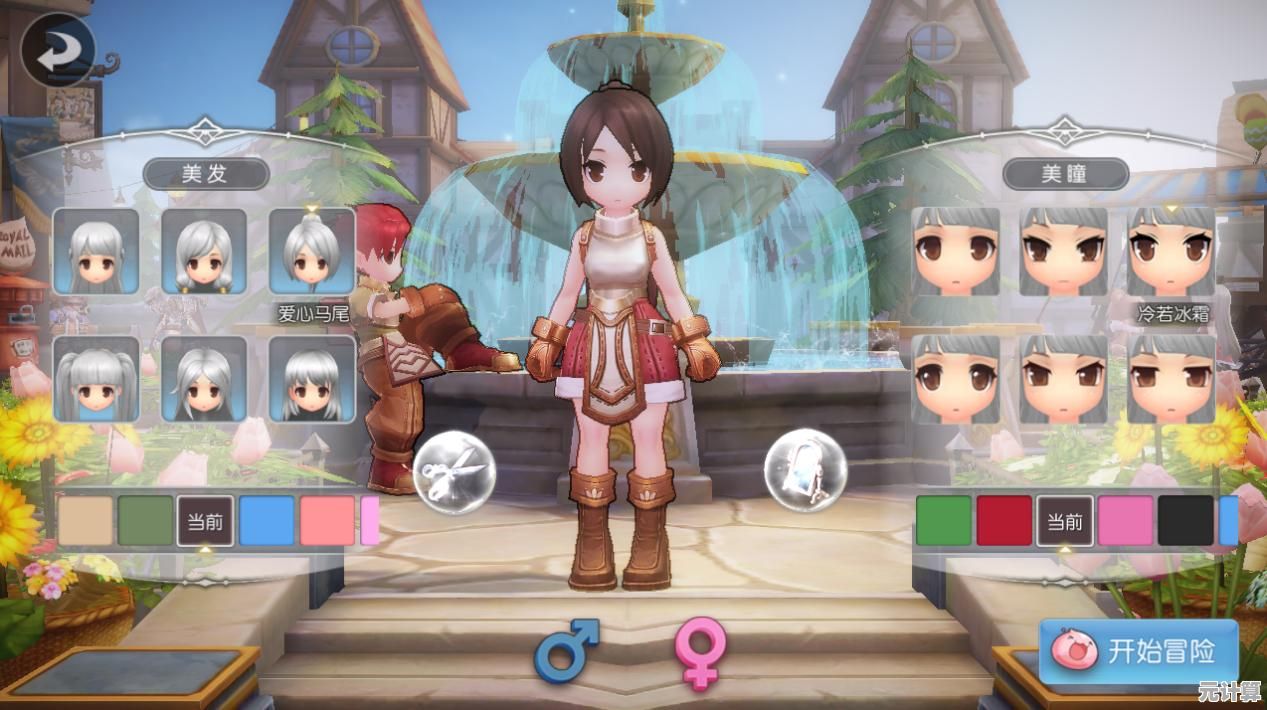
Task: Start the adventure with 开始冒险
Action: 1139,651
